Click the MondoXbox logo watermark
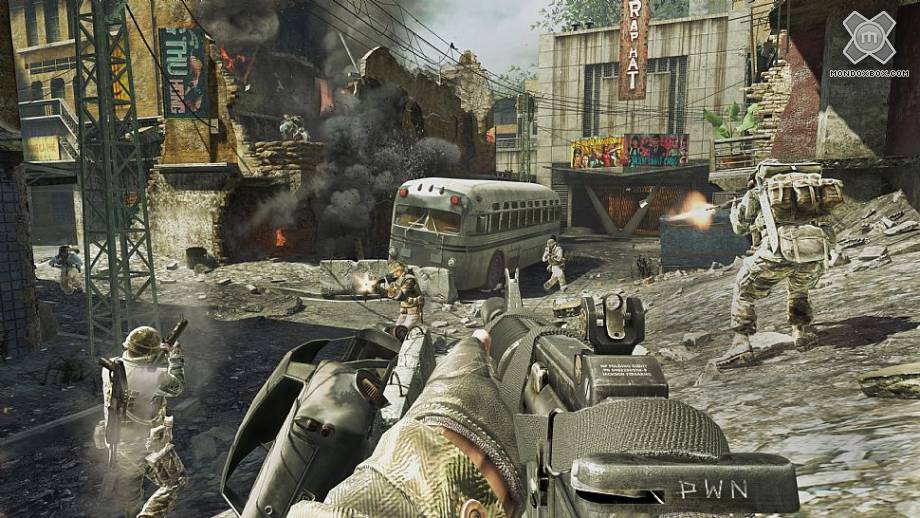 click(x=868, y=40)
